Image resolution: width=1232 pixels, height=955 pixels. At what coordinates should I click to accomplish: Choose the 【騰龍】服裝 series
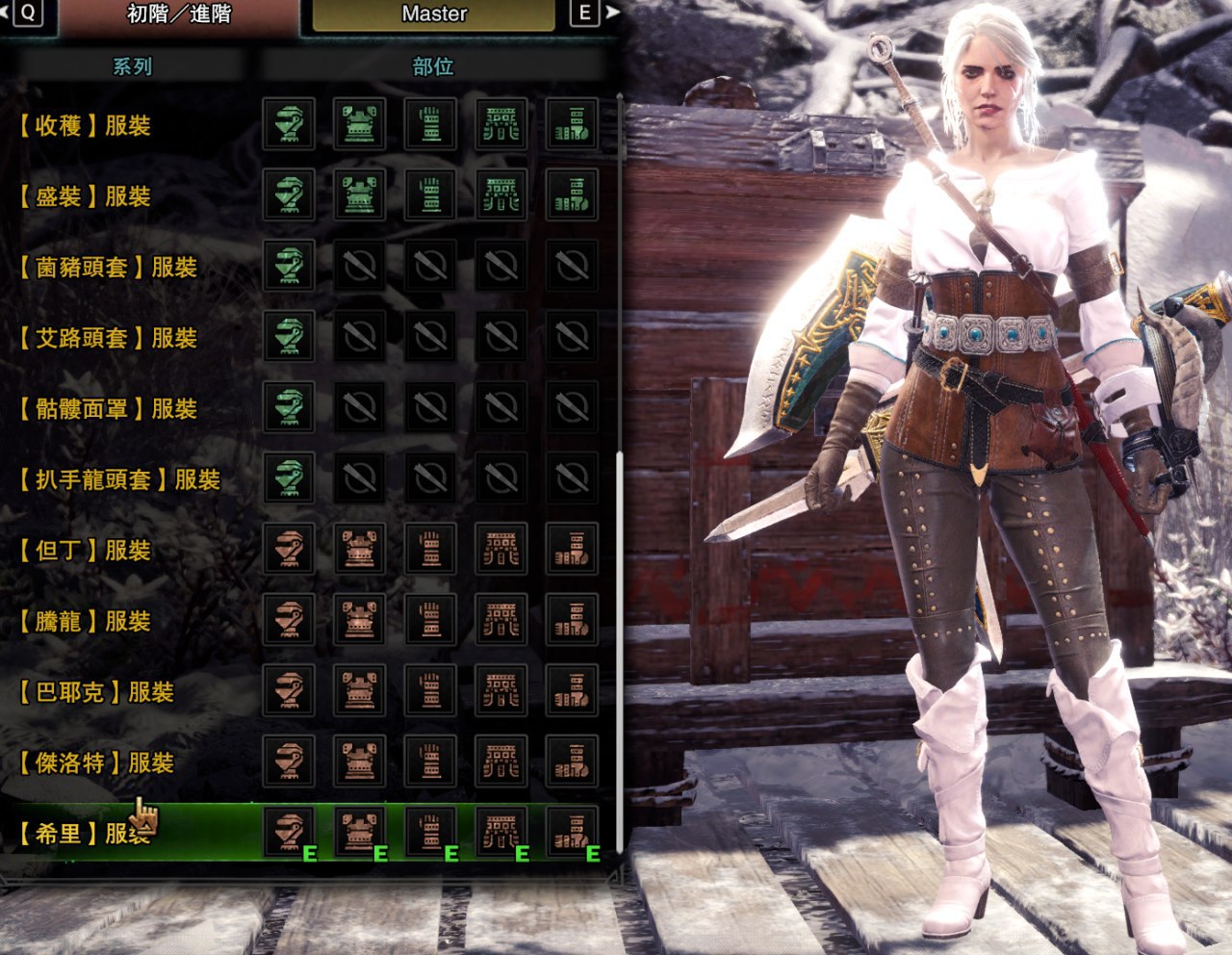coord(85,622)
